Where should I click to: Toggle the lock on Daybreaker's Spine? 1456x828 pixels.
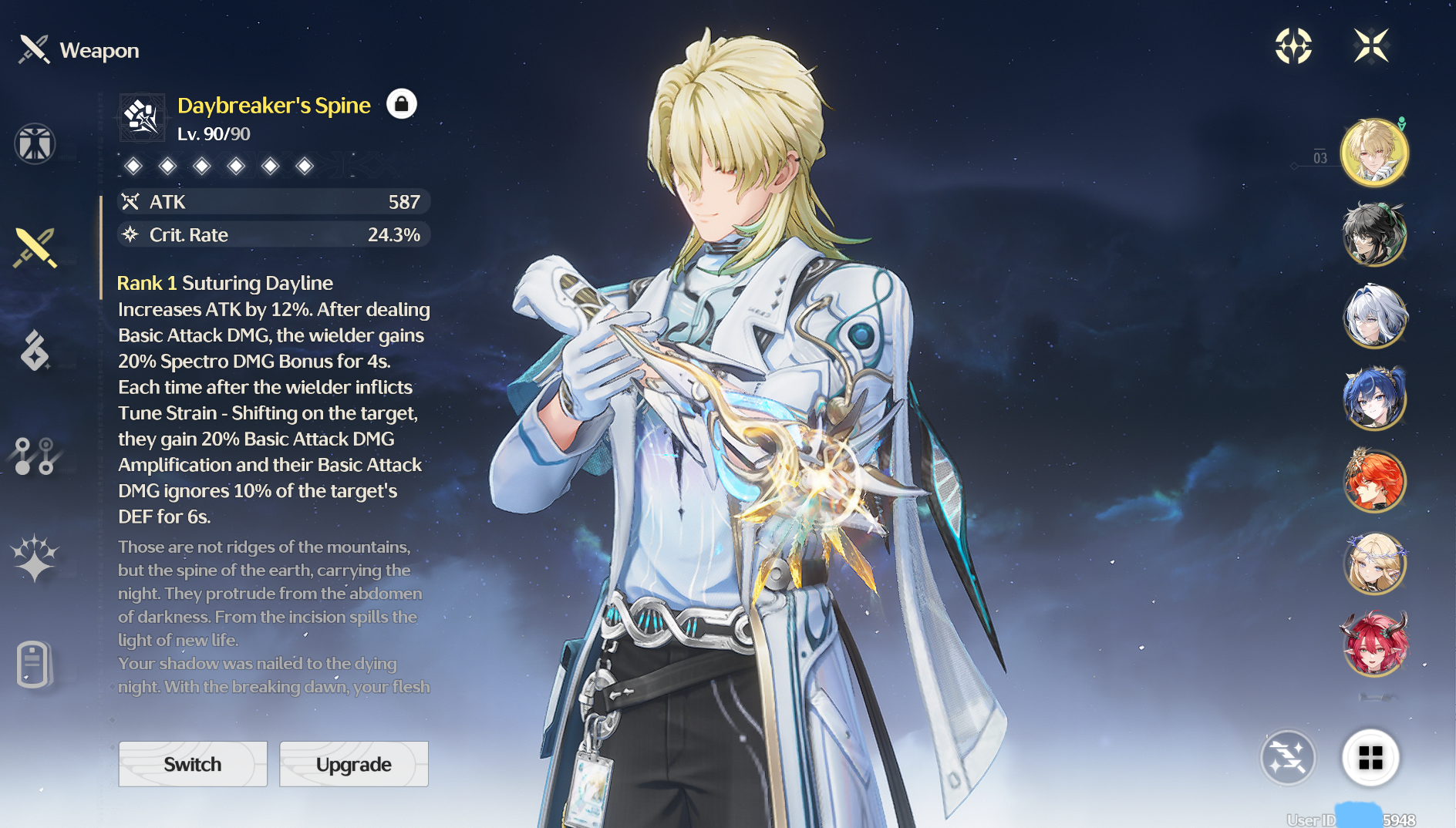point(401,104)
